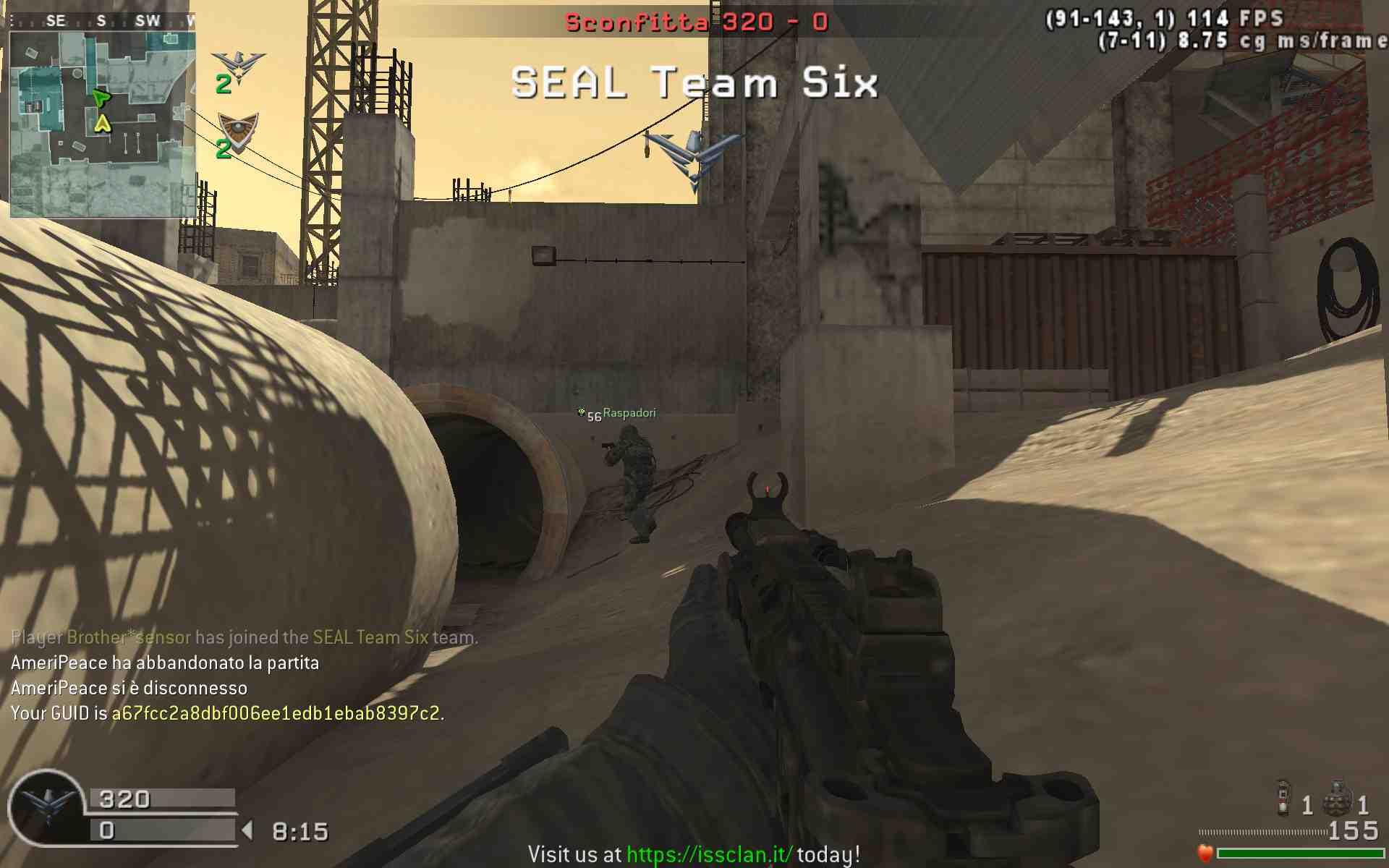Select the frag grenade icon
This screenshot has width=1389, height=868.
[1338, 799]
